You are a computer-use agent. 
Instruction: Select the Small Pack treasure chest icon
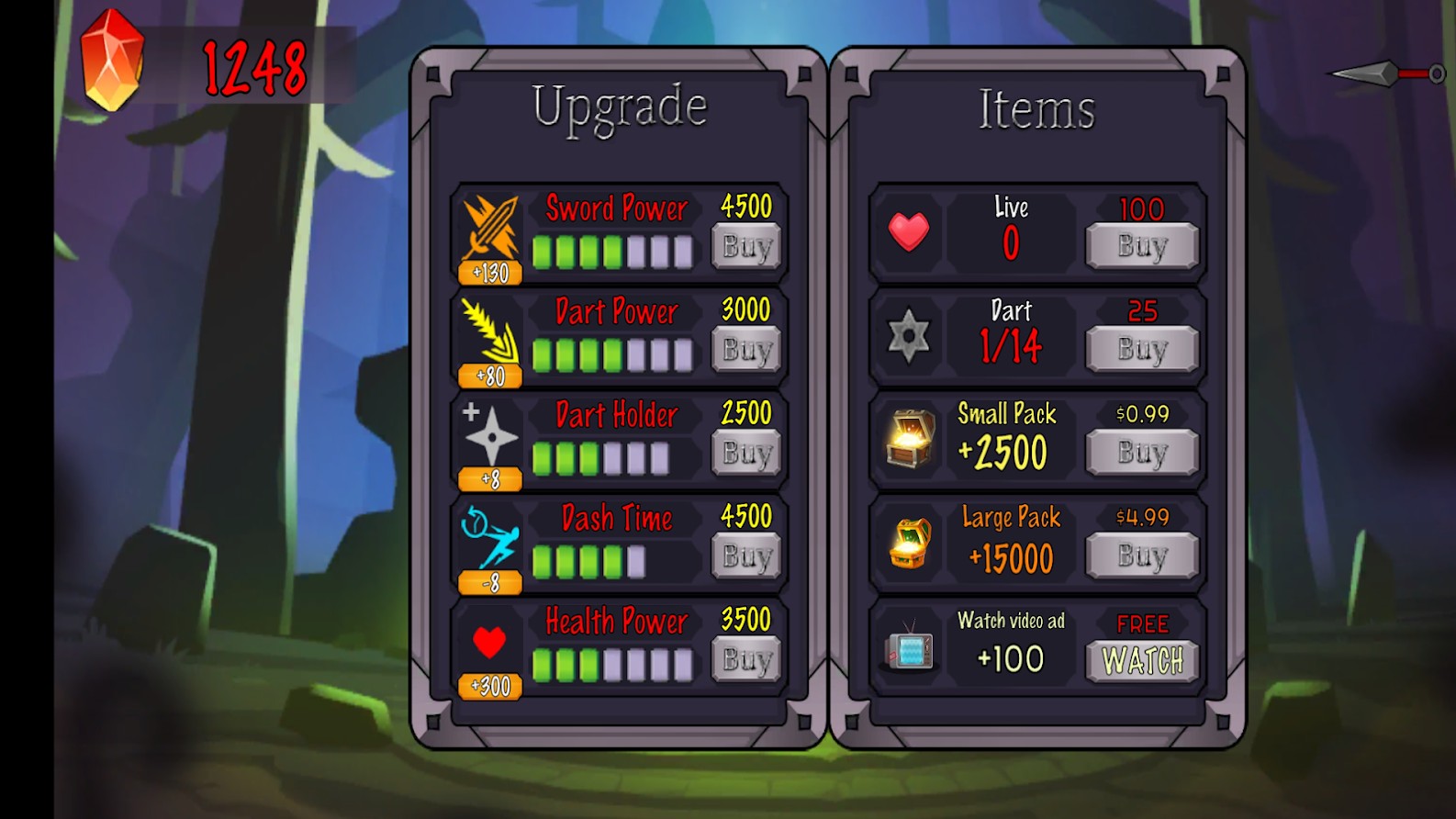tap(910, 439)
